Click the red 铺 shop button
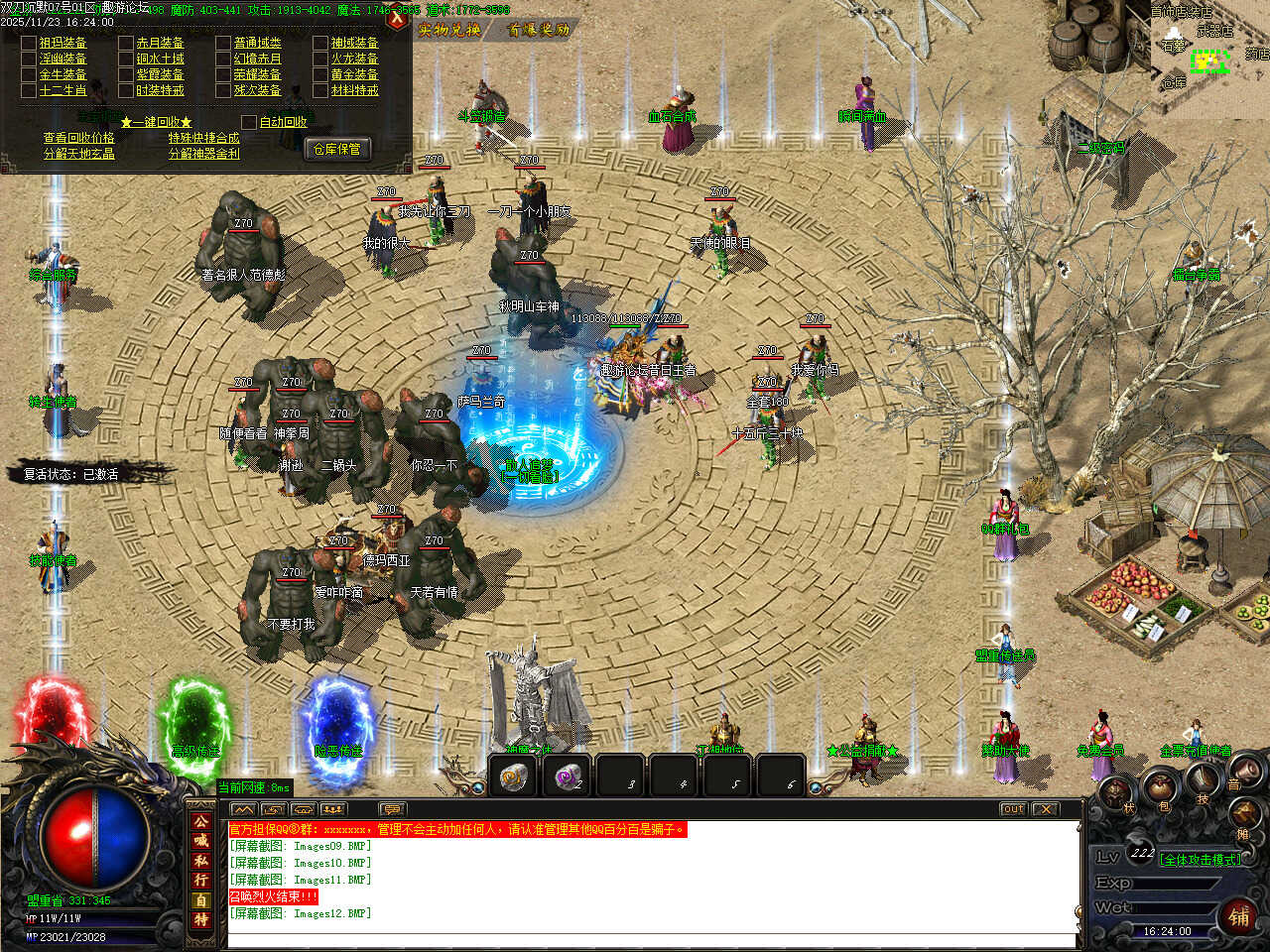The width and height of the screenshot is (1270, 952). (x=1238, y=916)
